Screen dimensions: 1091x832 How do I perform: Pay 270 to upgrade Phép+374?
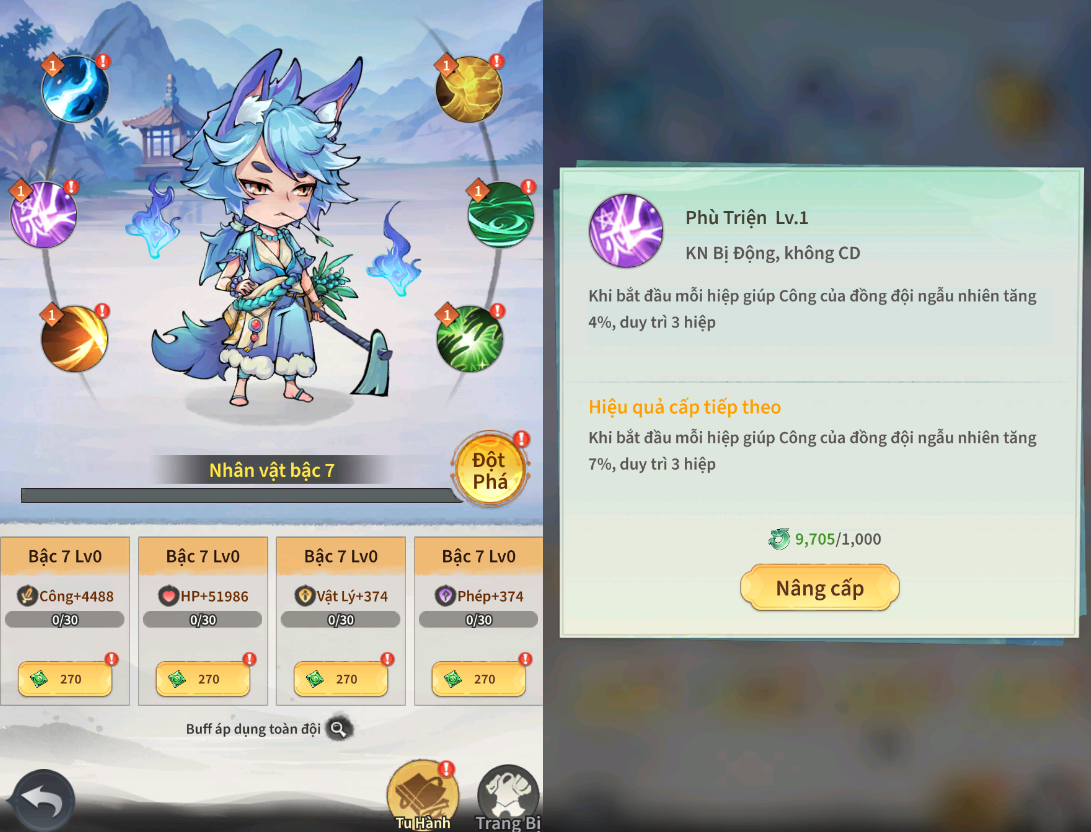tap(479, 679)
